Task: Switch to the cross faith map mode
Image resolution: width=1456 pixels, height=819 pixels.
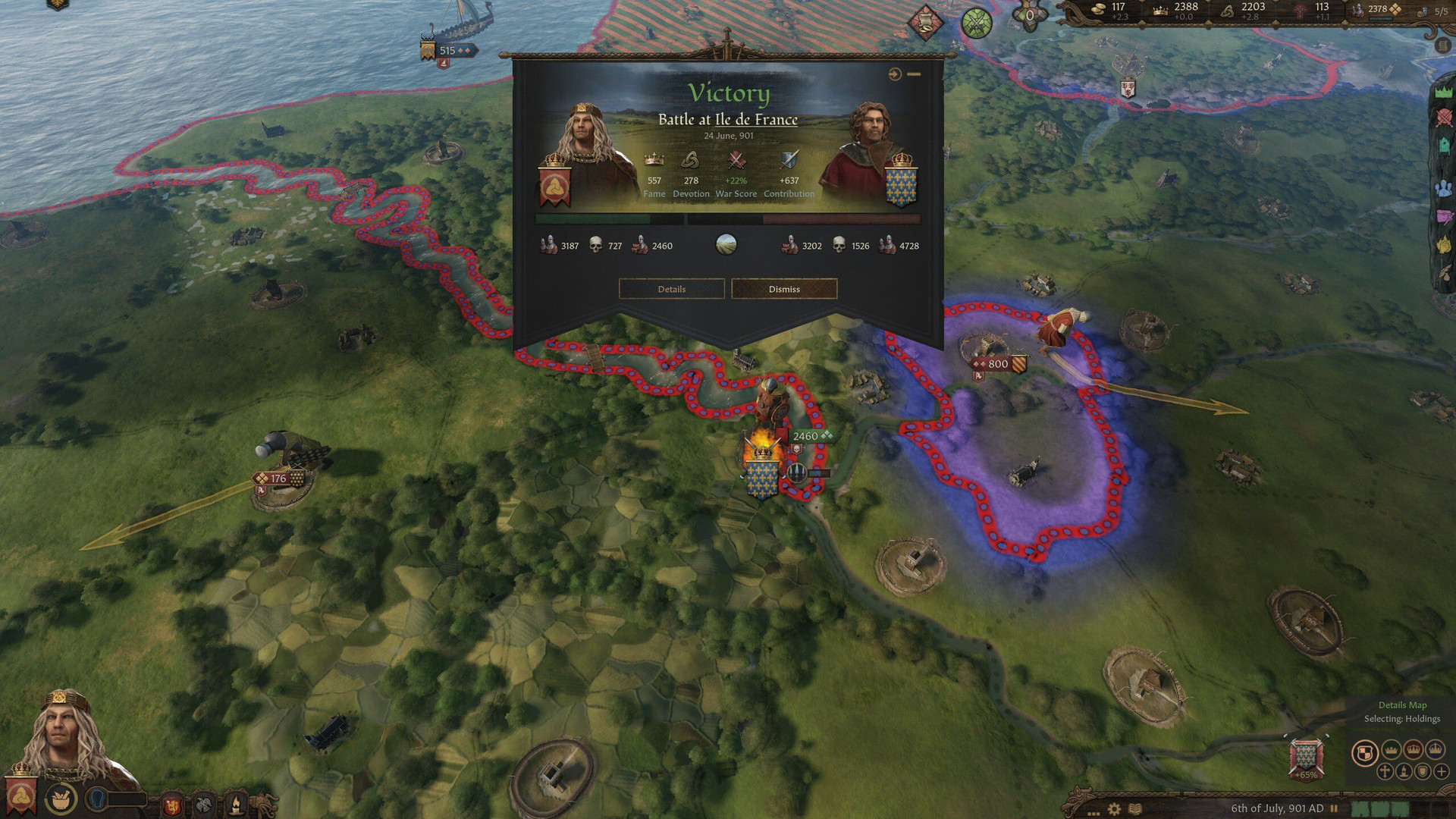Action: 1385,772
